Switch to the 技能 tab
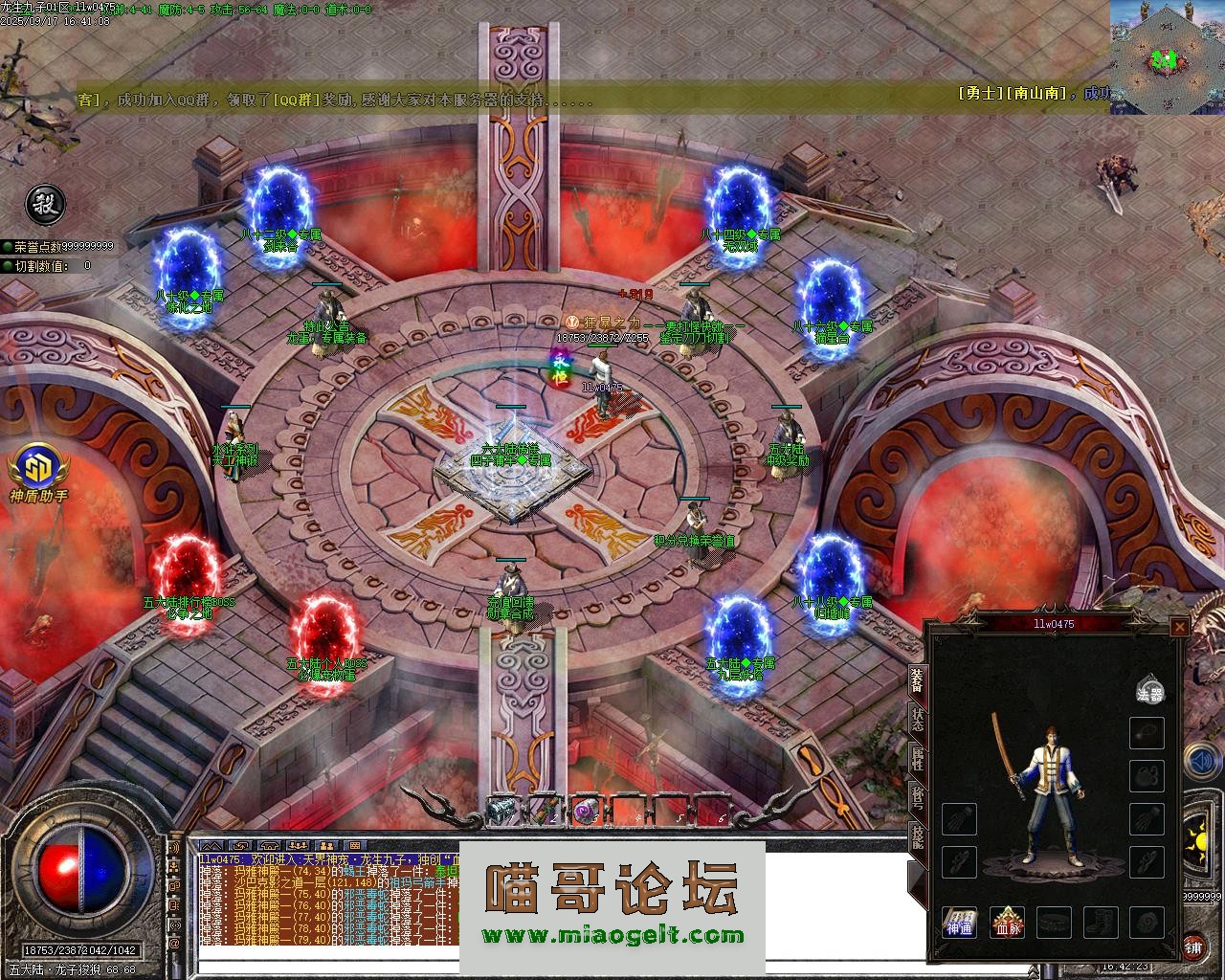This screenshot has height=980, width=1225. click(x=917, y=839)
